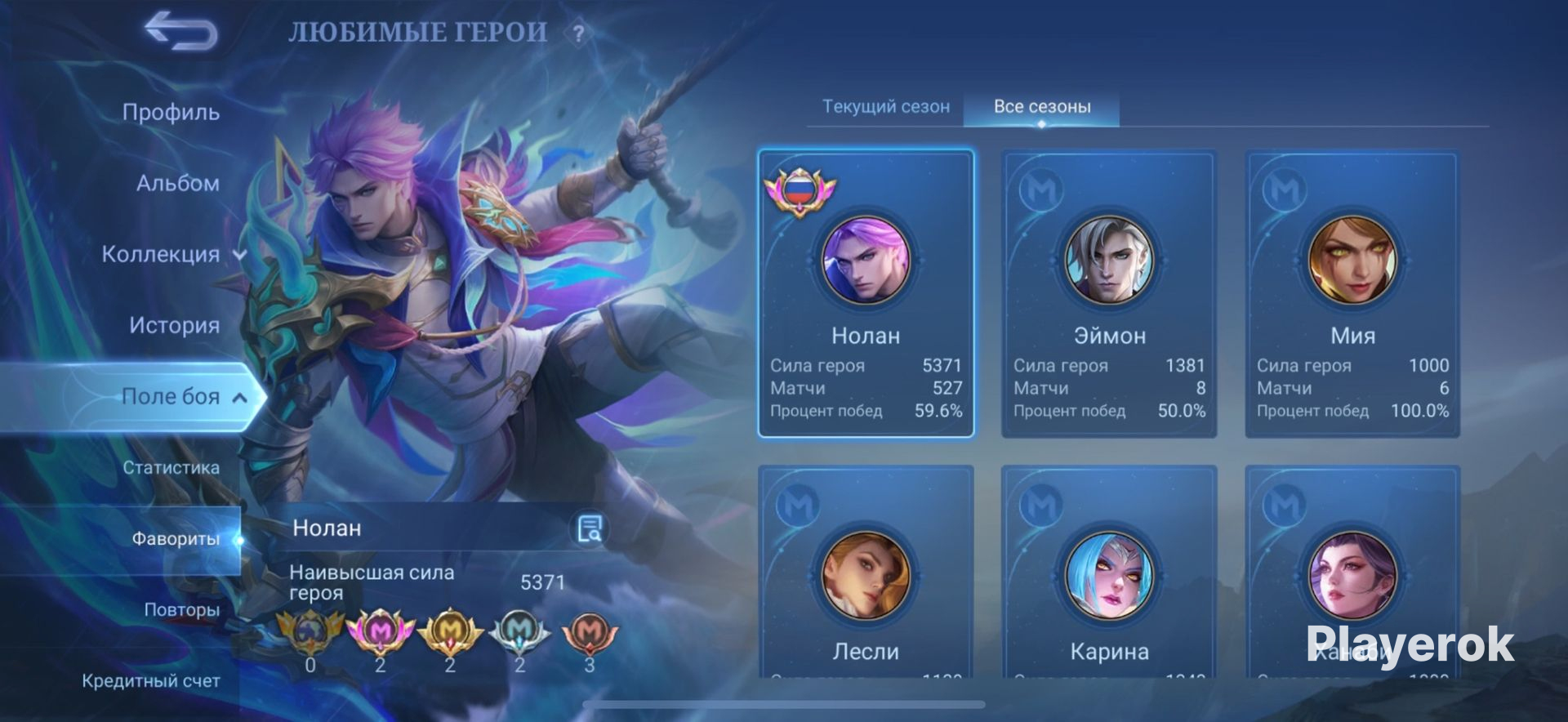Select the Фавориты submenu item
This screenshot has height=722, width=1568.
[x=175, y=539]
